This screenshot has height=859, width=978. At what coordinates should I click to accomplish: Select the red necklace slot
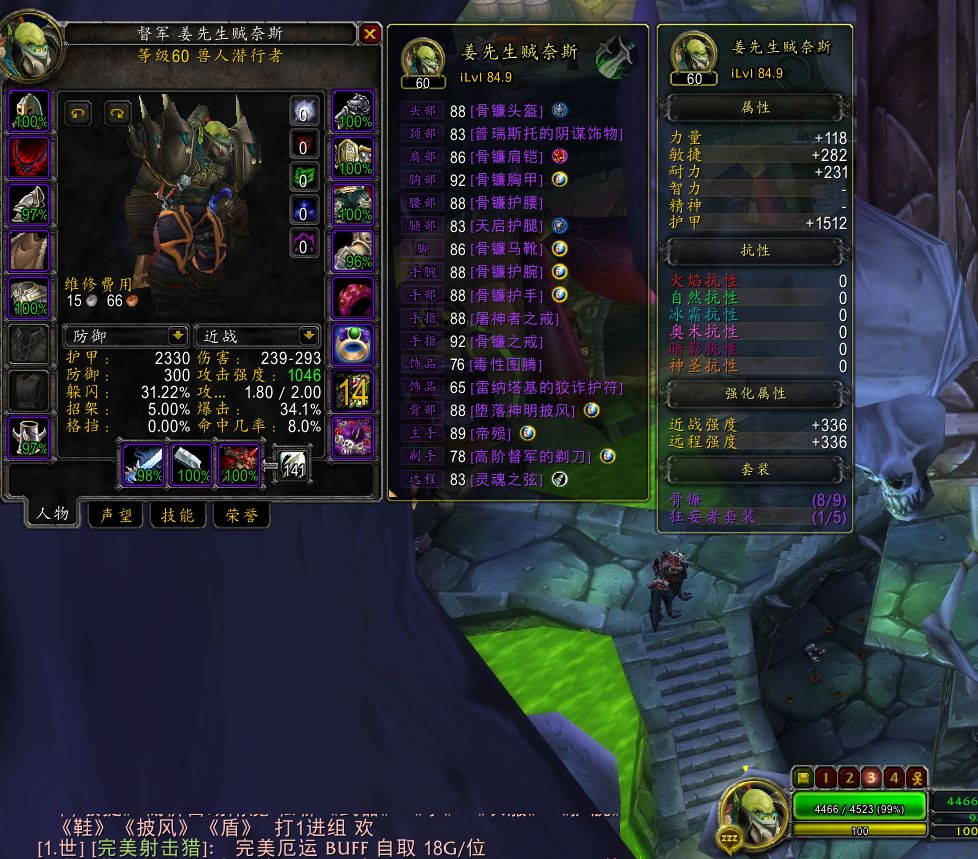(x=30, y=158)
